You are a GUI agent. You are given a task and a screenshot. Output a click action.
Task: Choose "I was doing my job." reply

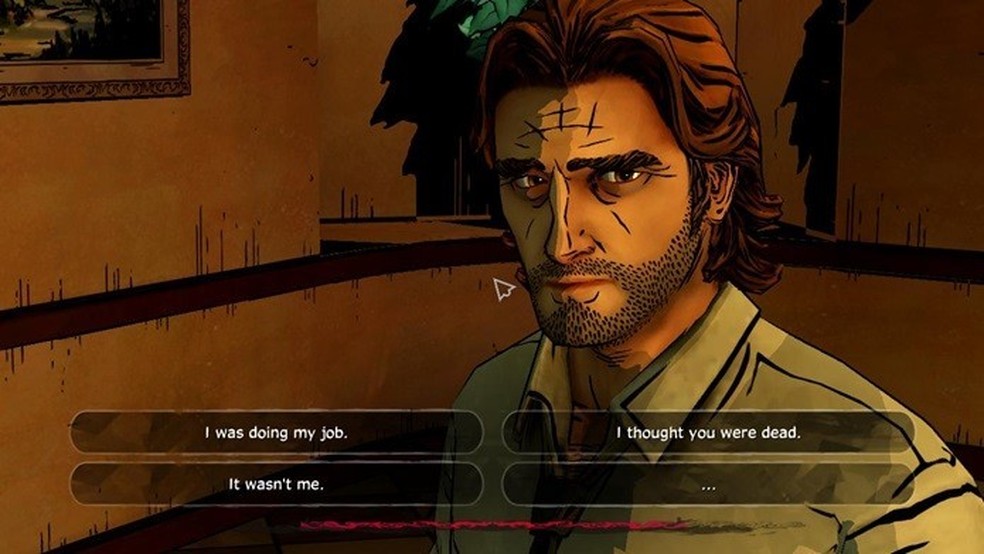(x=276, y=433)
